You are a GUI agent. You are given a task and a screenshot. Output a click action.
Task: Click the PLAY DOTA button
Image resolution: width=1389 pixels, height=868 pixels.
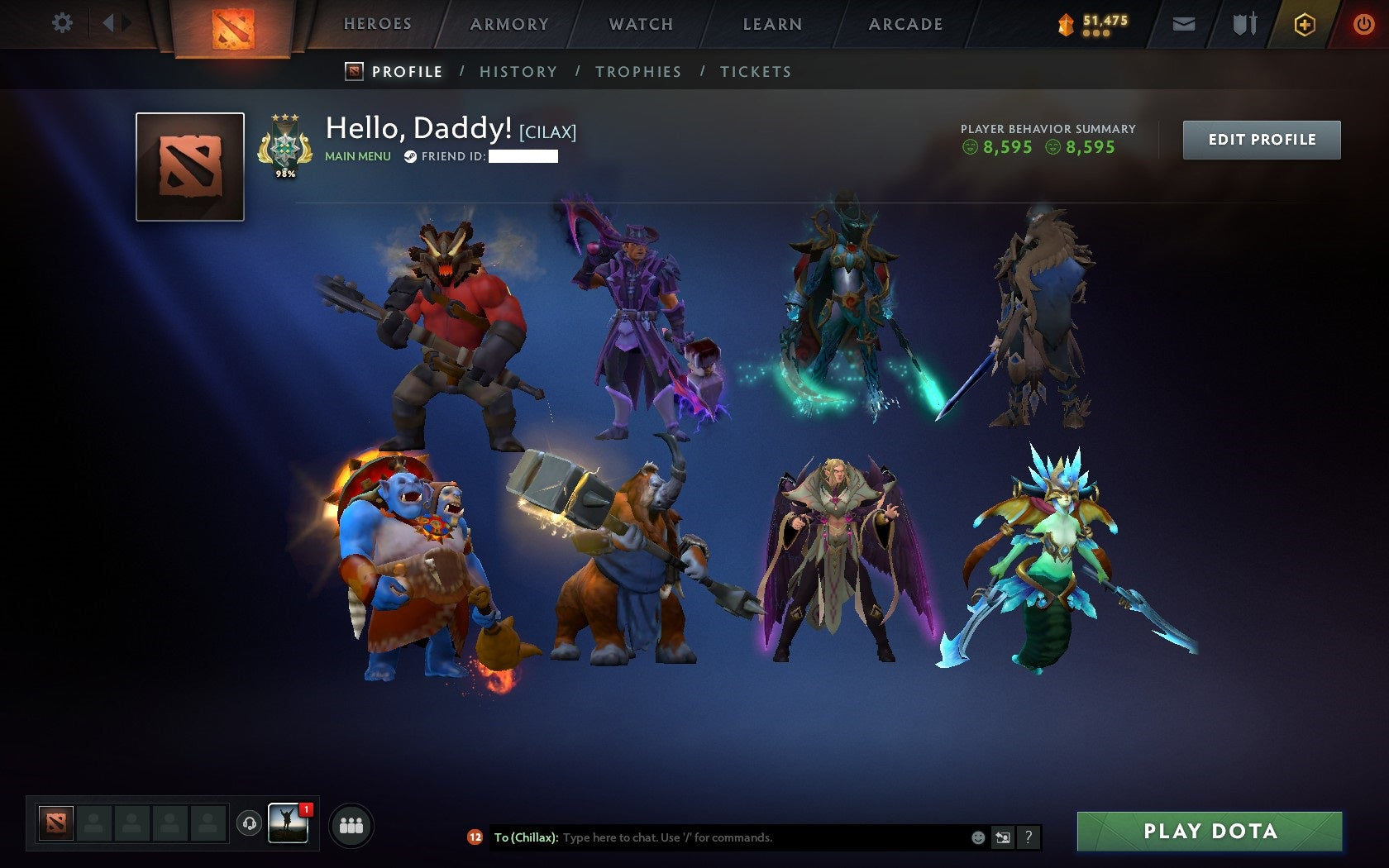1211,832
